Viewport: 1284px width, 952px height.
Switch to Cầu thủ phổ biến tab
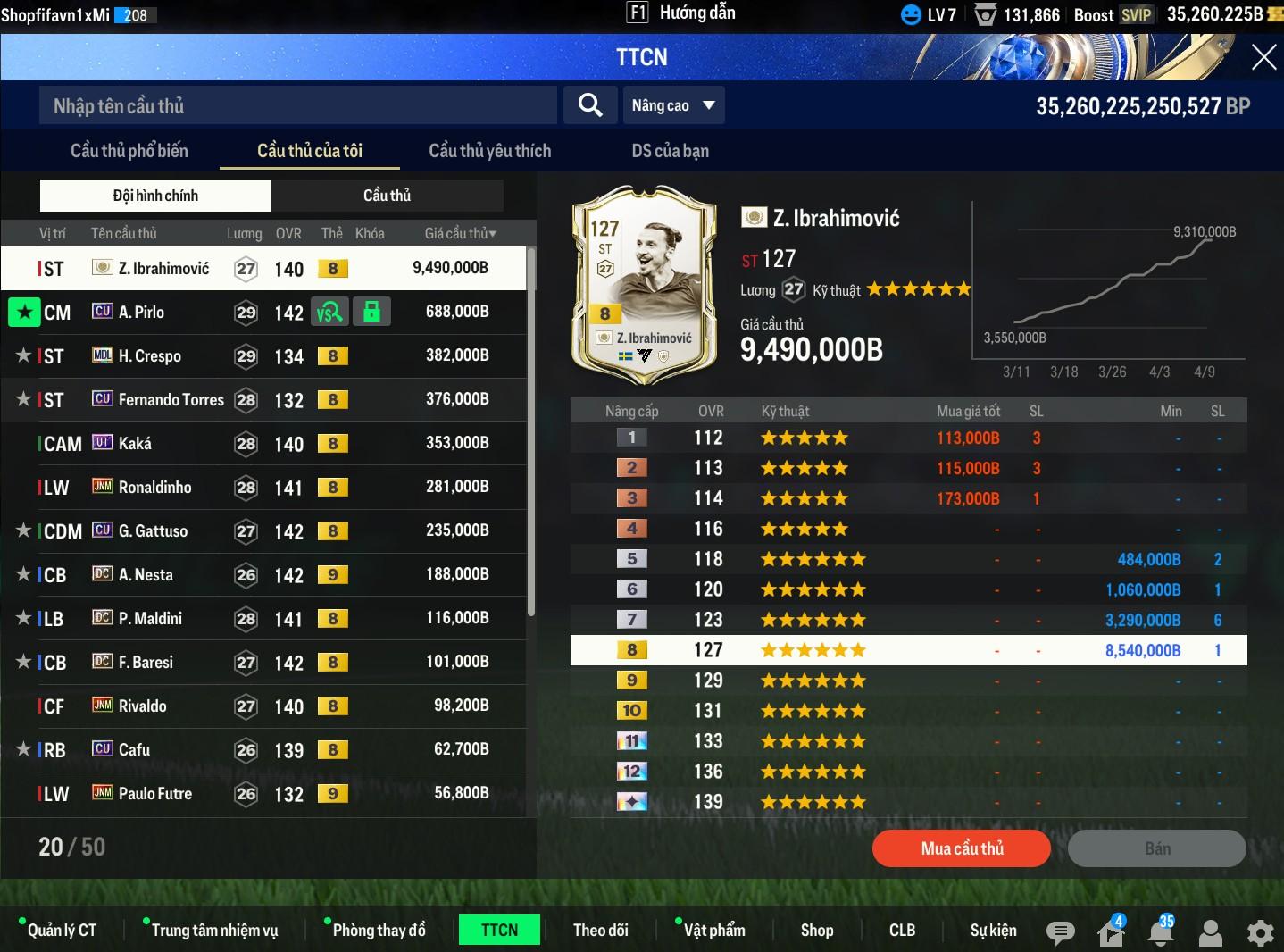(x=129, y=151)
